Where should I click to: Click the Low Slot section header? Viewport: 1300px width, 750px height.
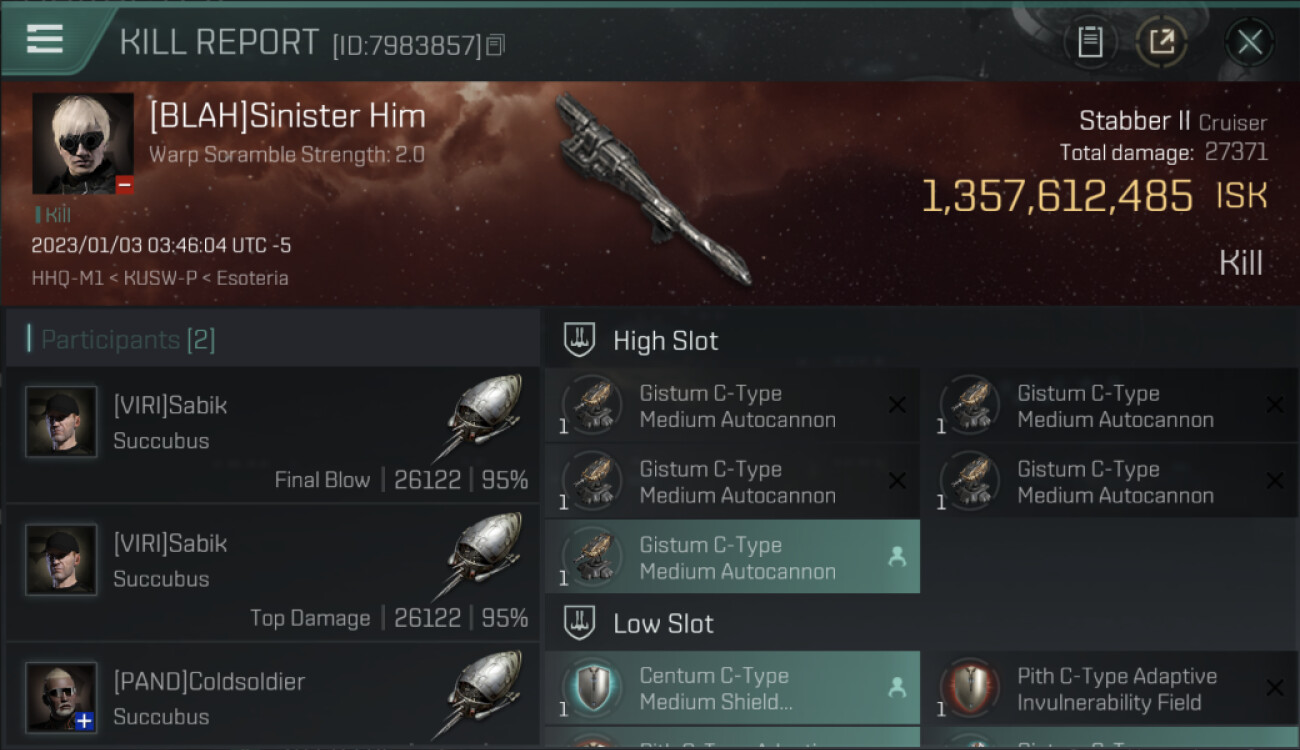pyautogui.click(x=663, y=624)
